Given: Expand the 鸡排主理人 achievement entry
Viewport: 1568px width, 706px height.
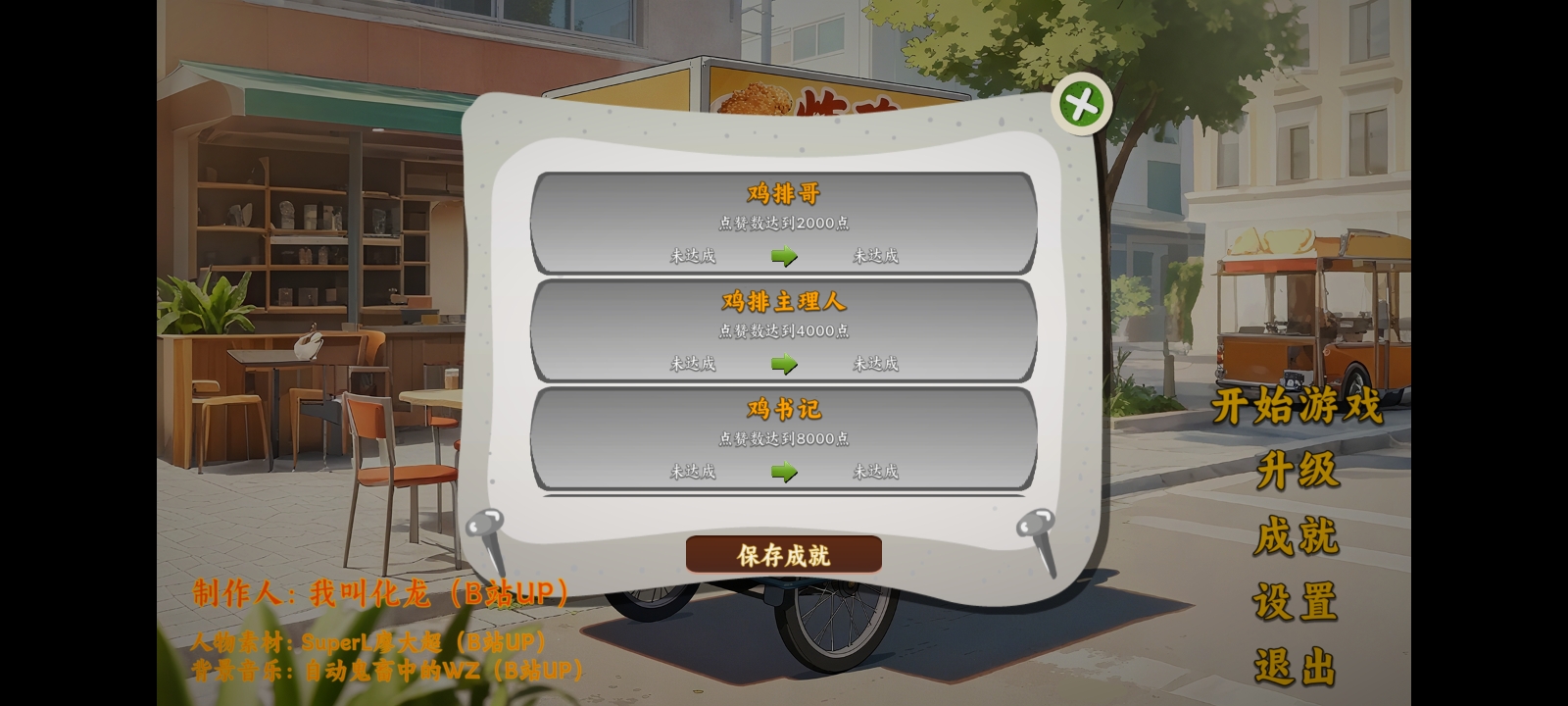Looking at the screenshot, I should click(x=782, y=302).
